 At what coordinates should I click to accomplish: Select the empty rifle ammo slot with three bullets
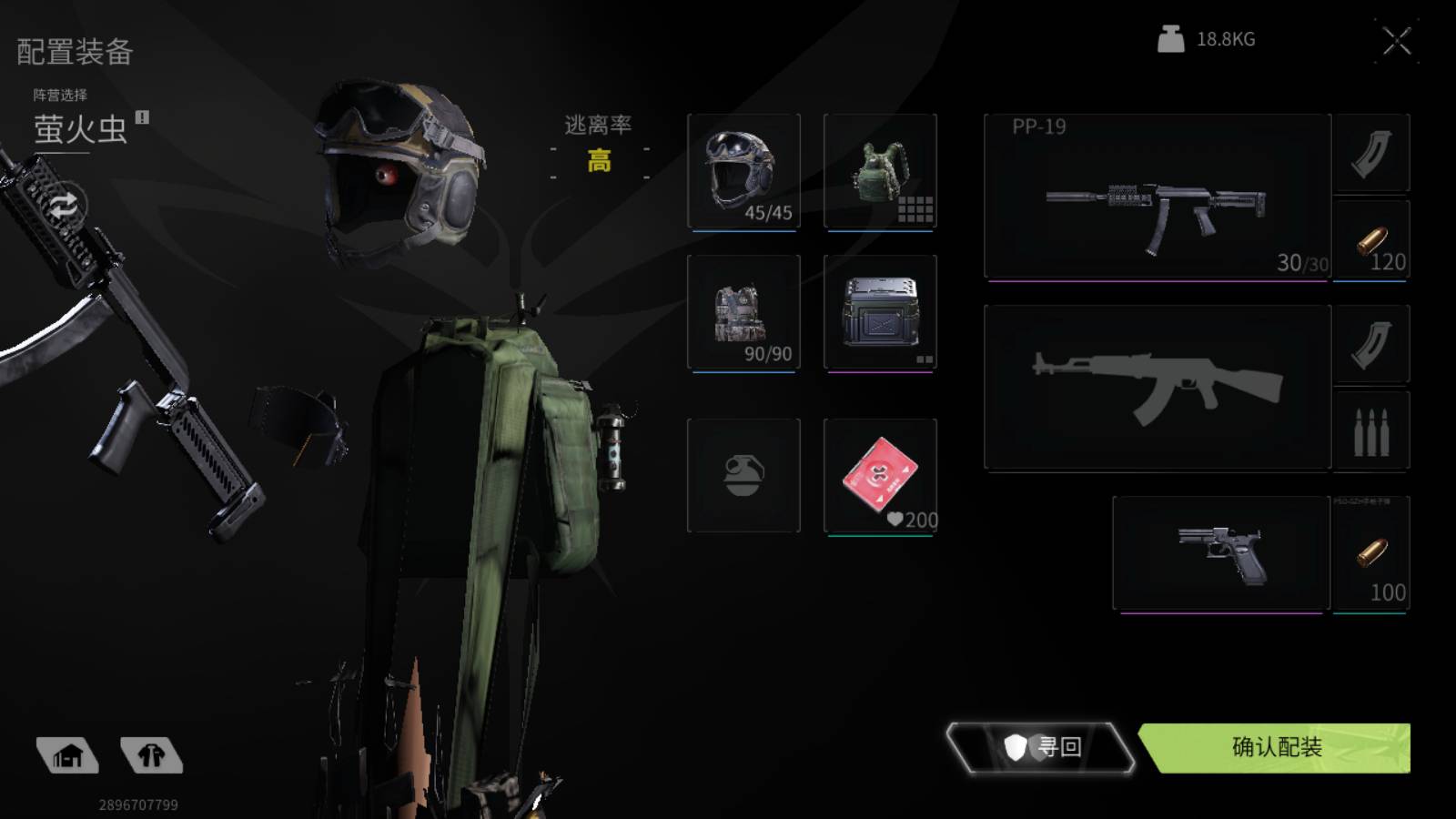coord(1371,430)
